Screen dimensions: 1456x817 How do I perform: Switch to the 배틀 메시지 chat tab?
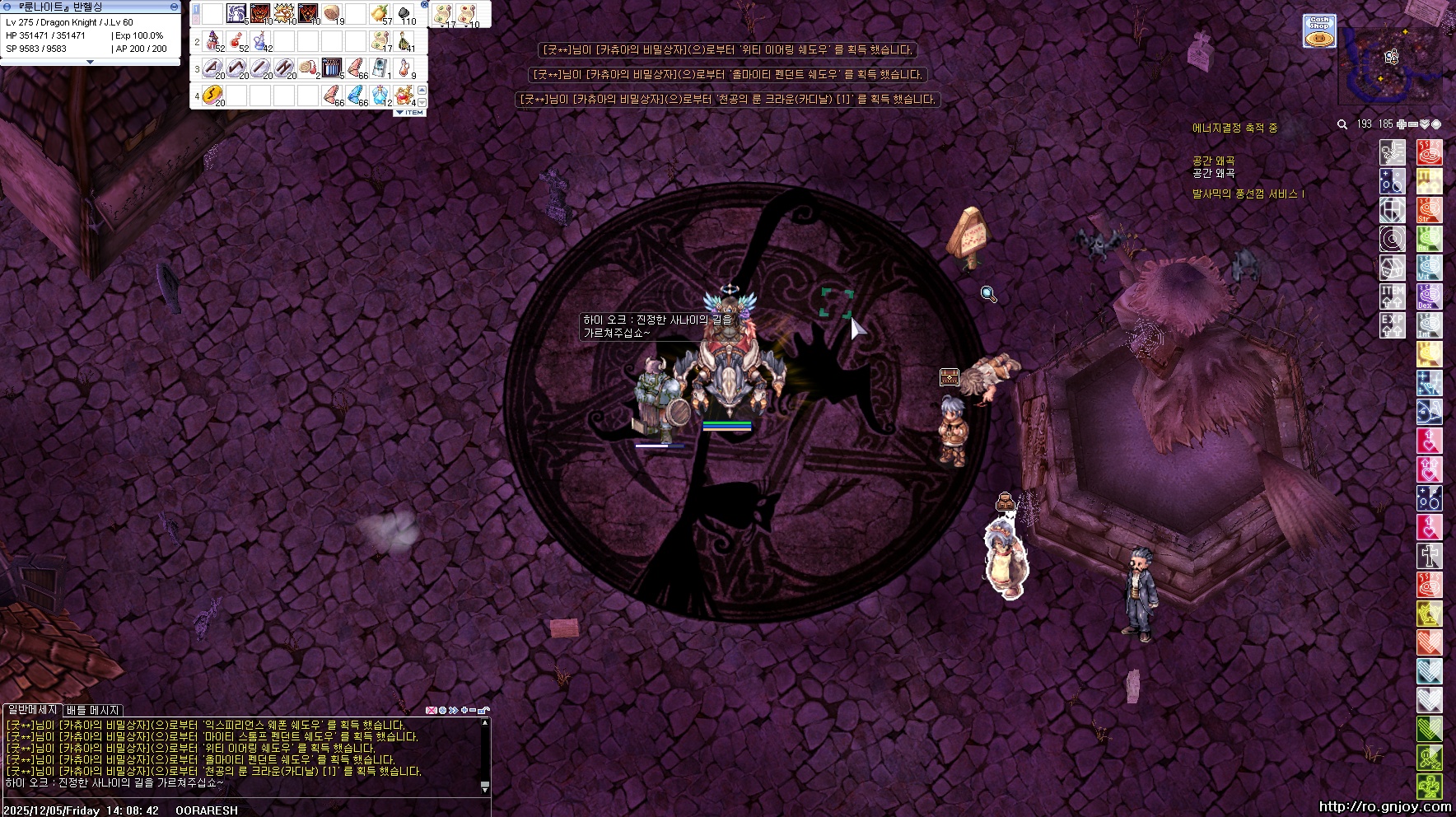coord(93,710)
